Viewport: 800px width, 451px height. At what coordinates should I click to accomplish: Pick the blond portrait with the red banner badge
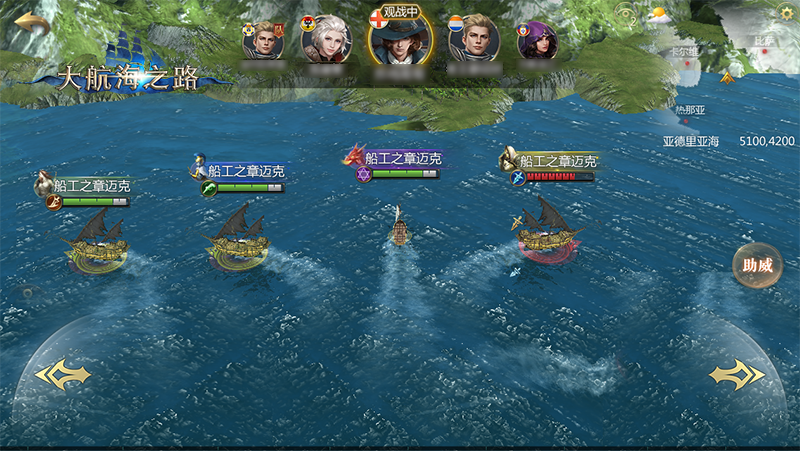coord(264,41)
